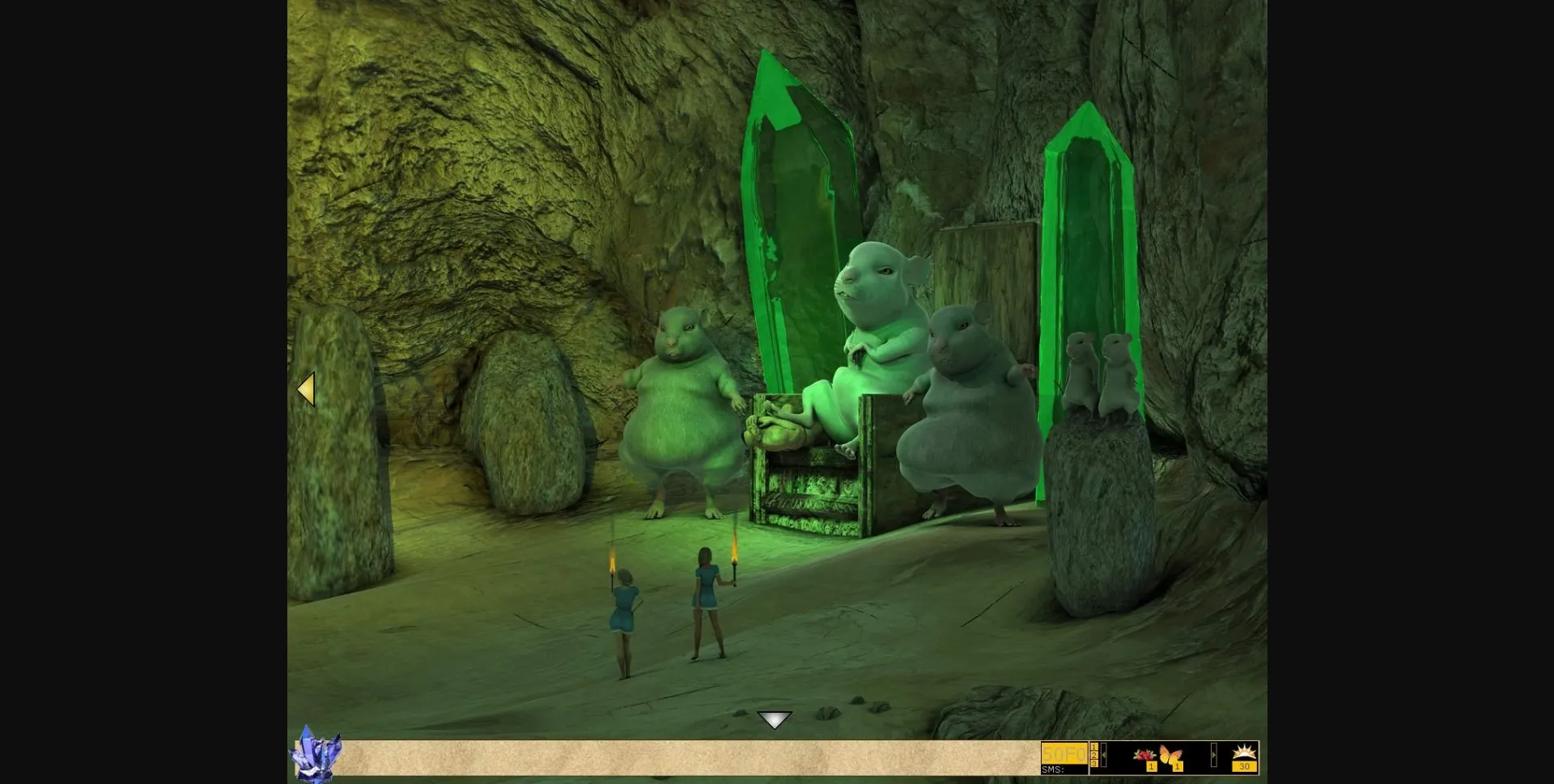This screenshot has height=784, width=1554.
Task: Switch to inventory page 3
Action: [x=1094, y=763]
